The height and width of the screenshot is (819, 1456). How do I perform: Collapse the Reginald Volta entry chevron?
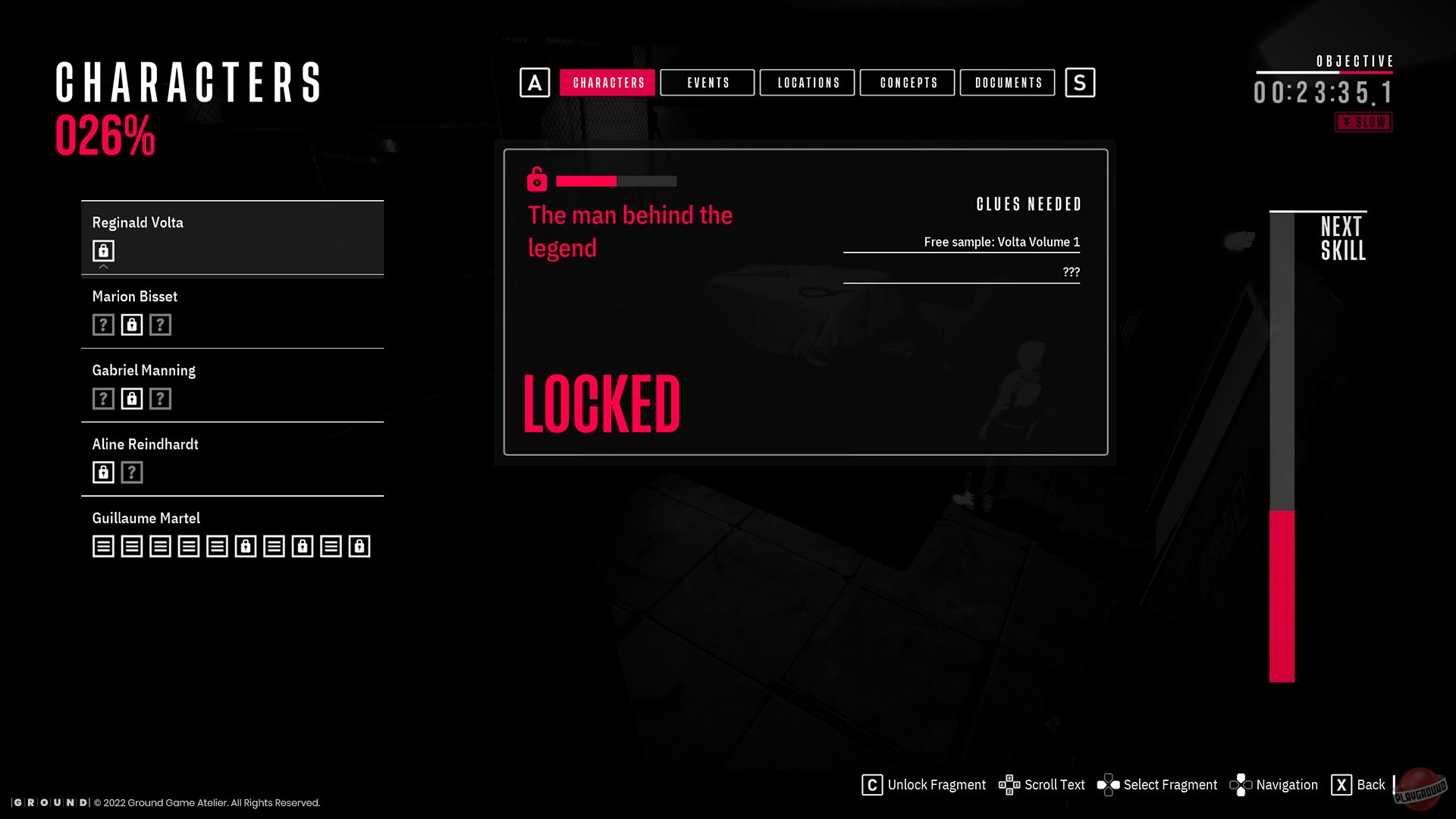[103, 267]
